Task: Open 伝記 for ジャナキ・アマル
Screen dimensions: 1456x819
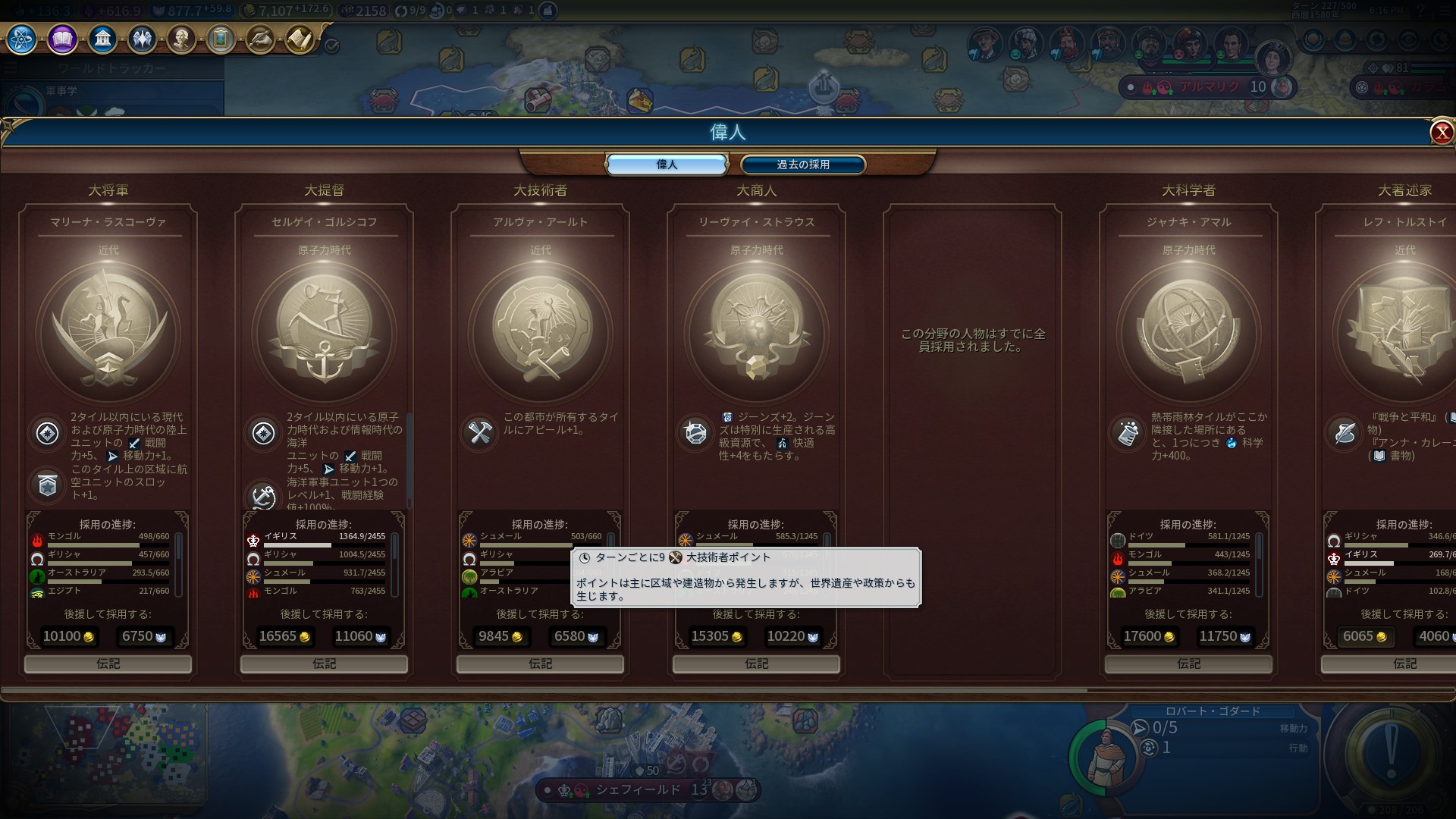Action: (1188, 664)
